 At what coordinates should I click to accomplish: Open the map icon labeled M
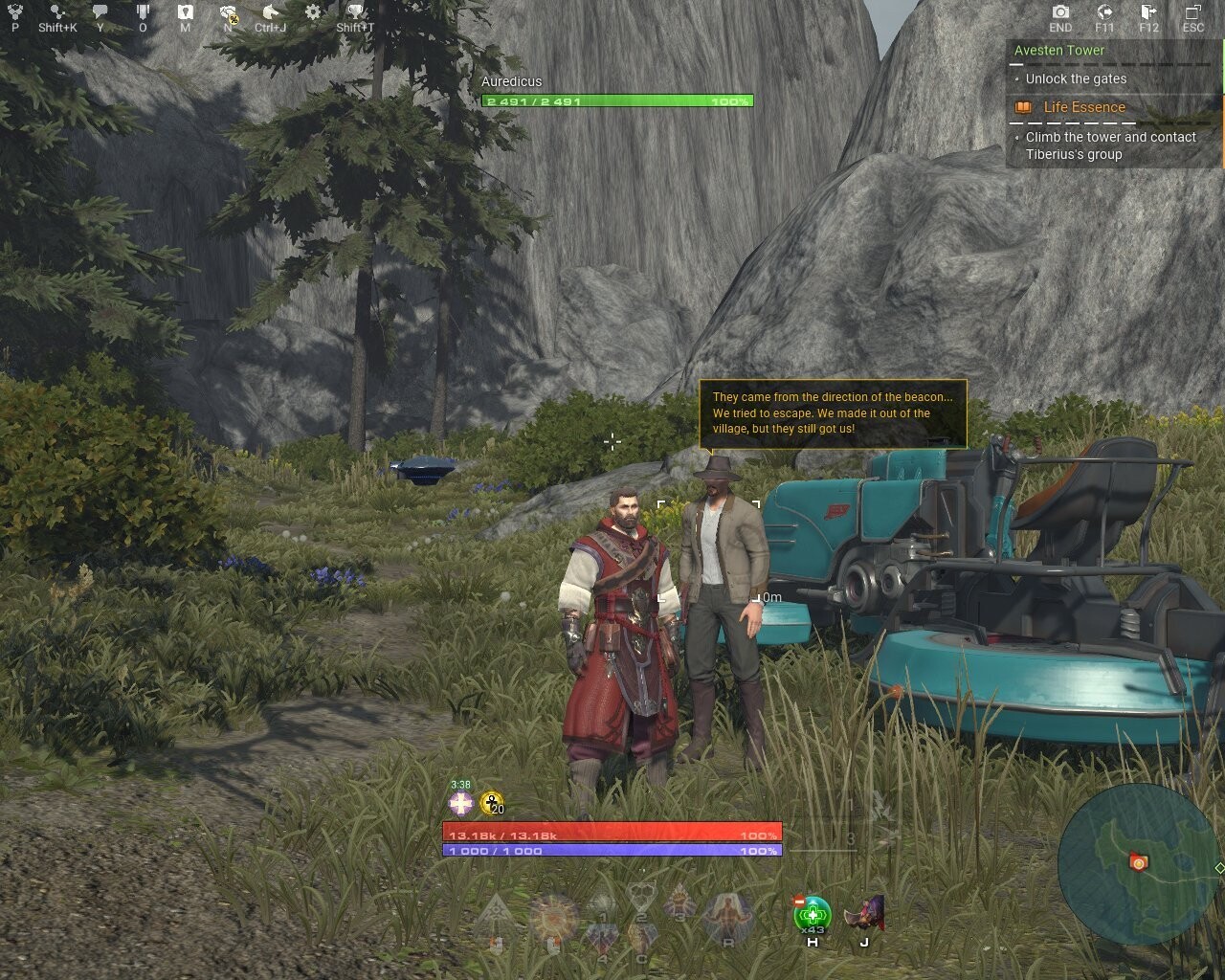coord(186,13)
